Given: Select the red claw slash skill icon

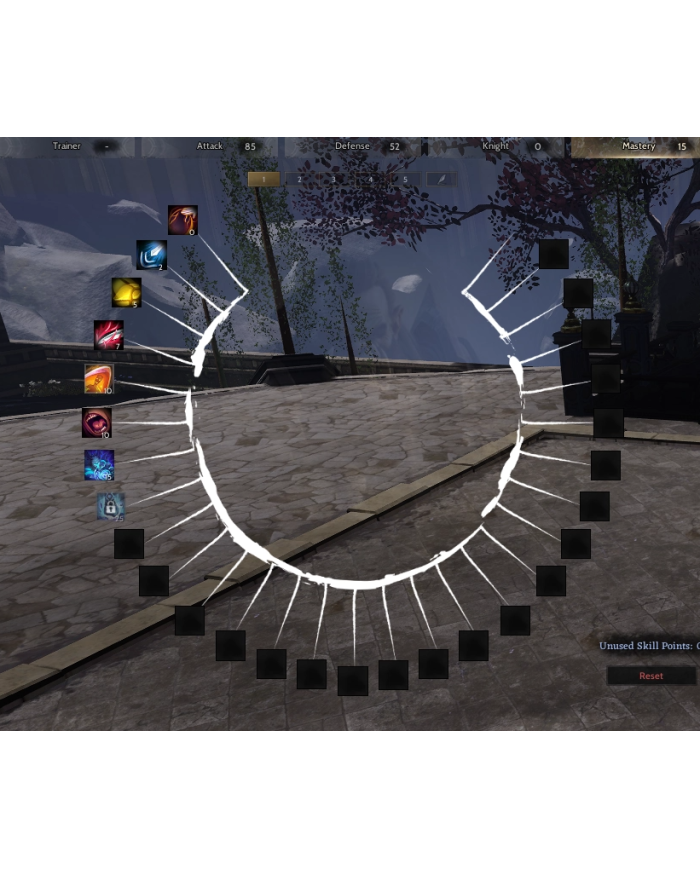Looking at the screenshot, I should [x=182, y=219].
